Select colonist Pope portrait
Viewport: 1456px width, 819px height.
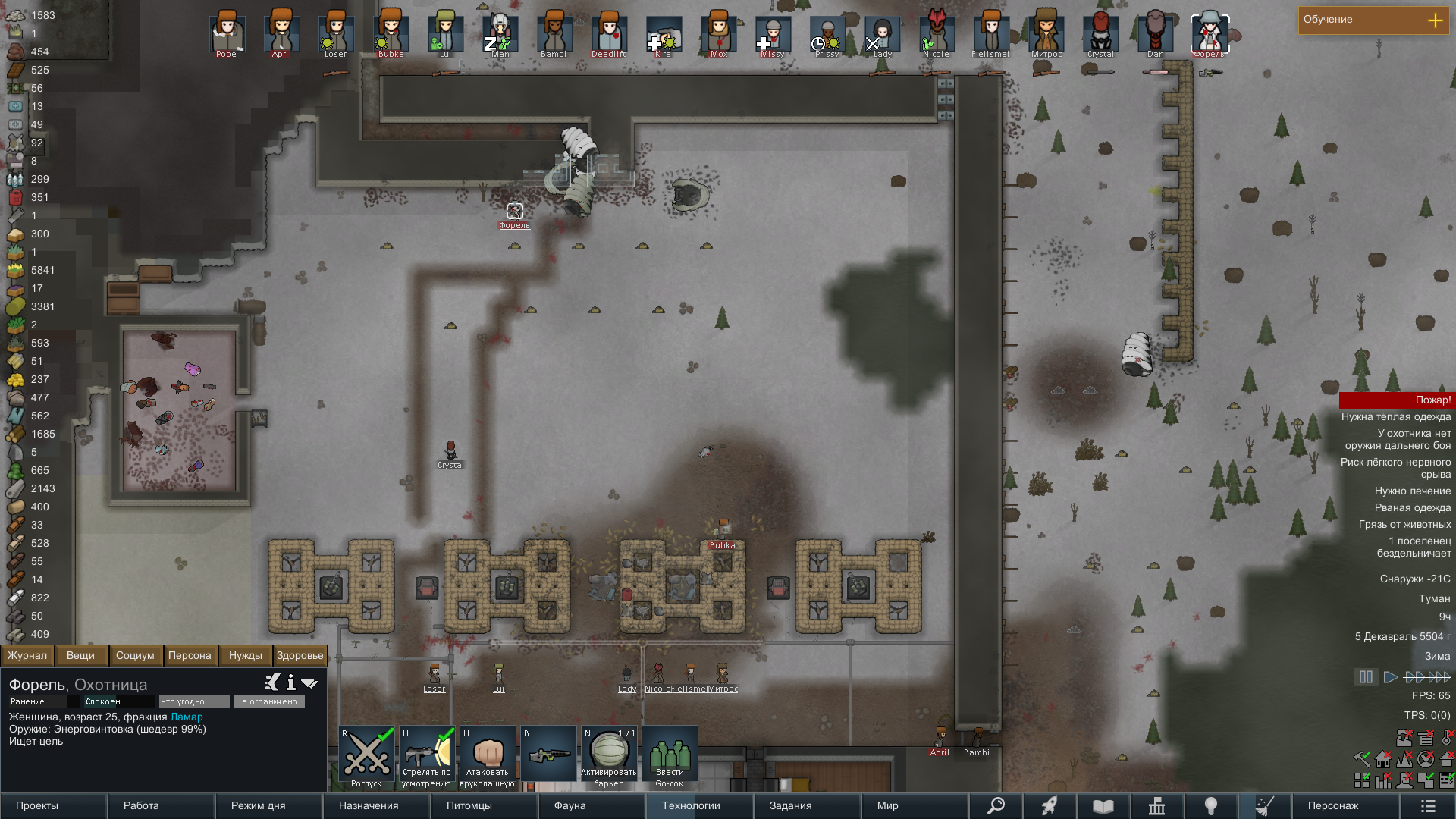click(226, 33)
